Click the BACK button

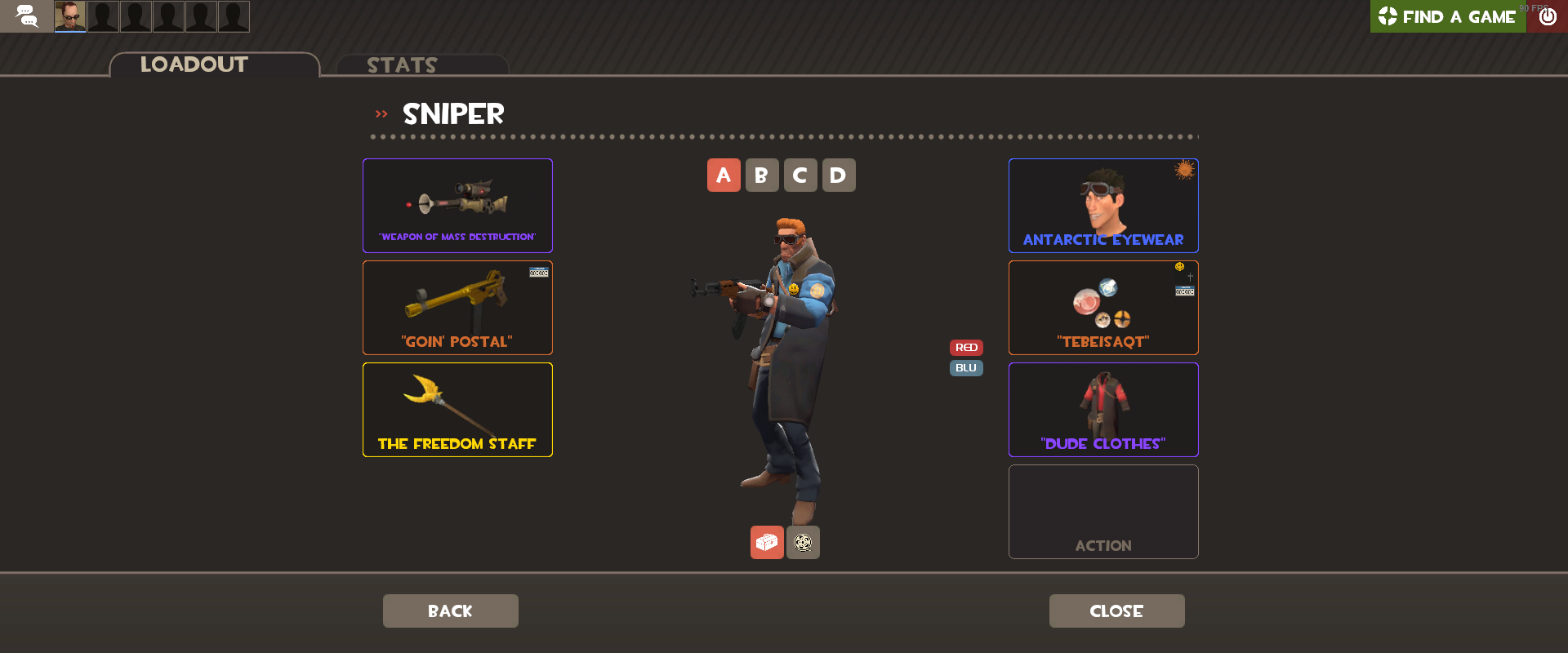click(x=450, y=611)
